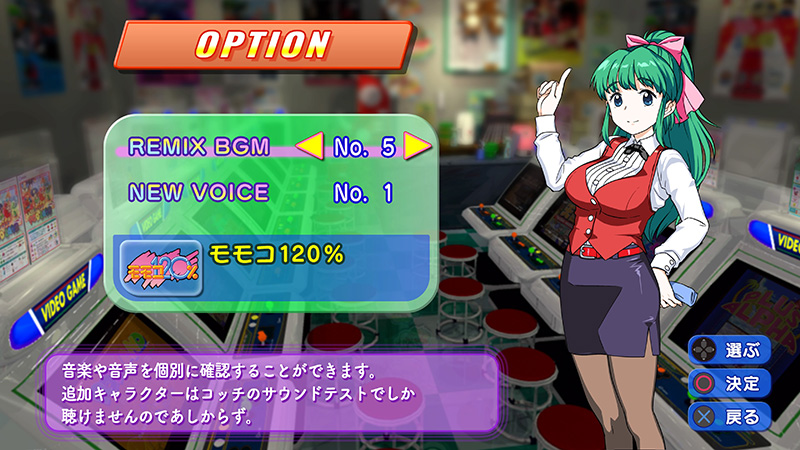This screenshot has width=800, height=450.
Task: Select the REMIX BGM option row
Action: coord(200,147)
